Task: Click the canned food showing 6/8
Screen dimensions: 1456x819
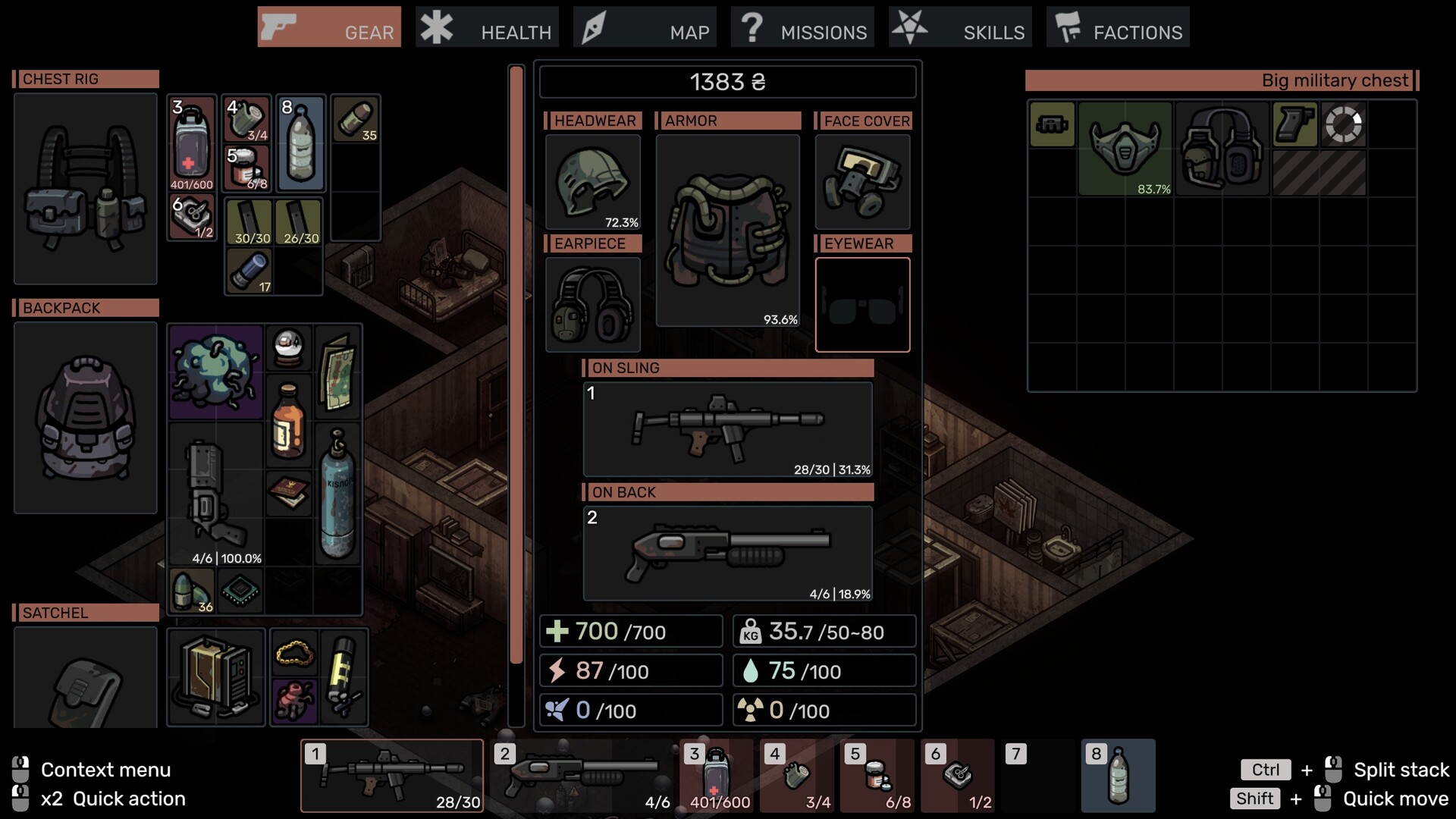Action: [246, 165]
